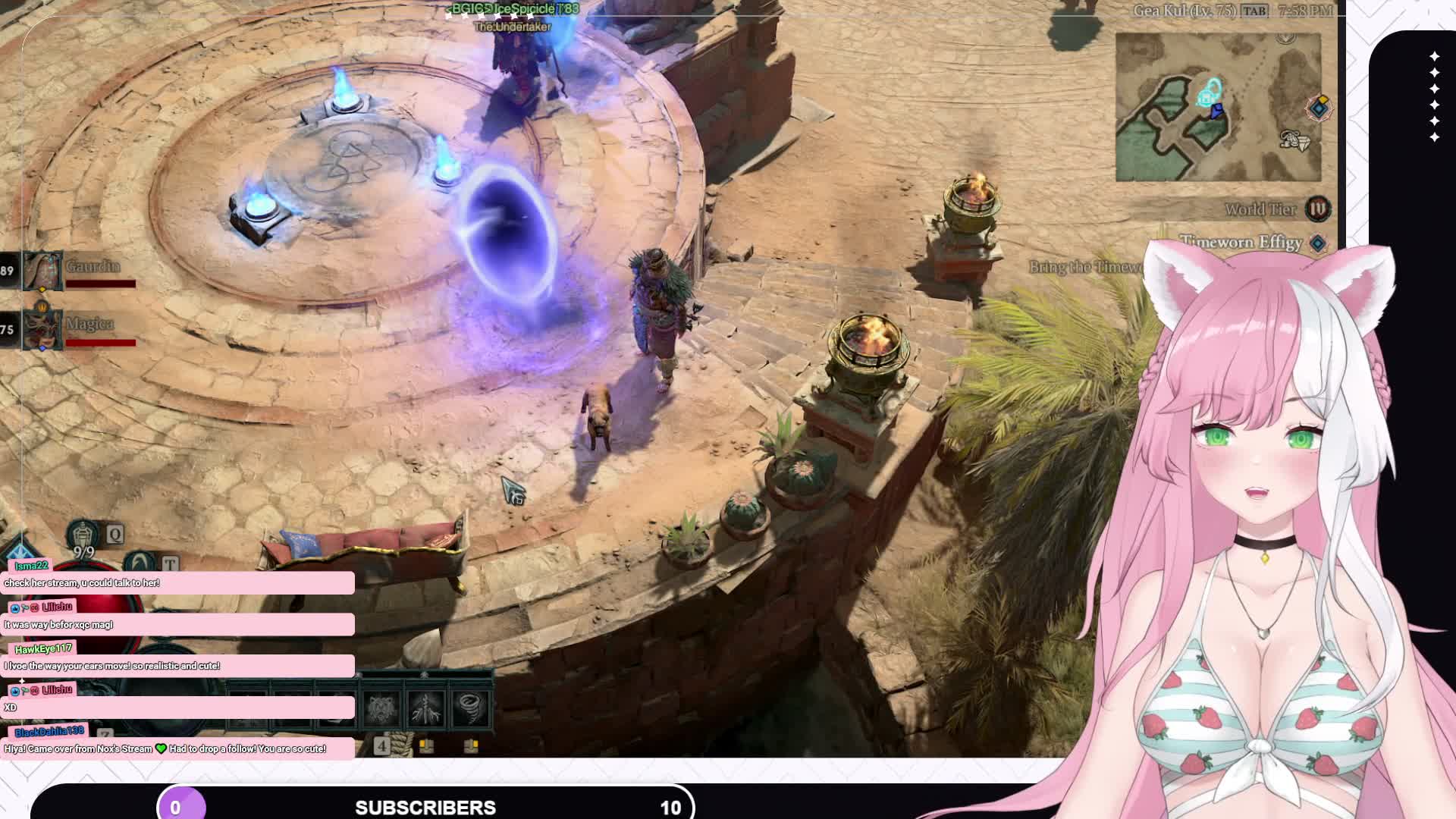Screen dimensions: 1456x819
Task: Activate the roots skill slot
Action: (x=425, y=708)
